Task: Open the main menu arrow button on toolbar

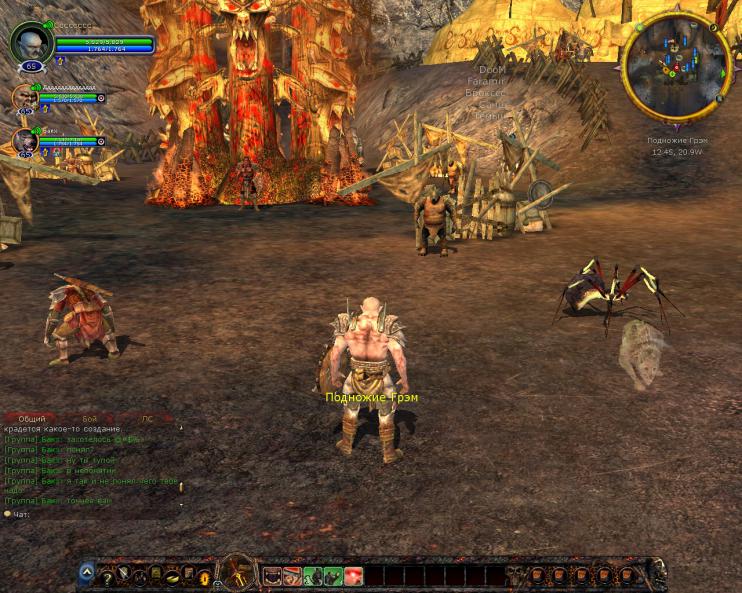Action: click(87, 573)
